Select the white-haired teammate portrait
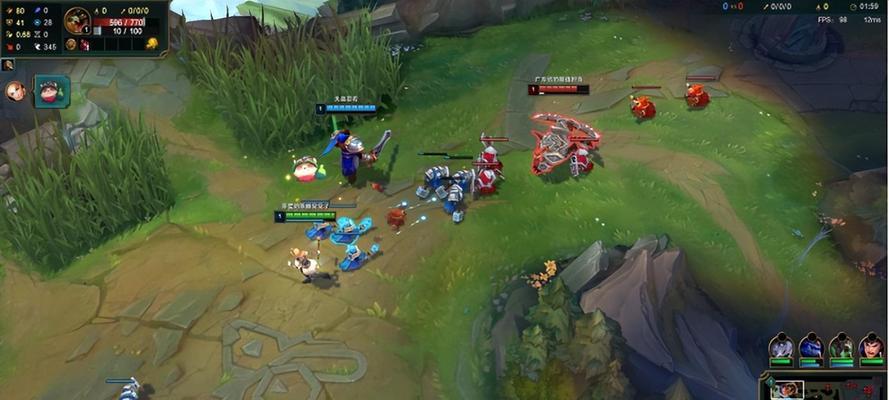Screen dimensions: 889x400 tap(781, 347)
